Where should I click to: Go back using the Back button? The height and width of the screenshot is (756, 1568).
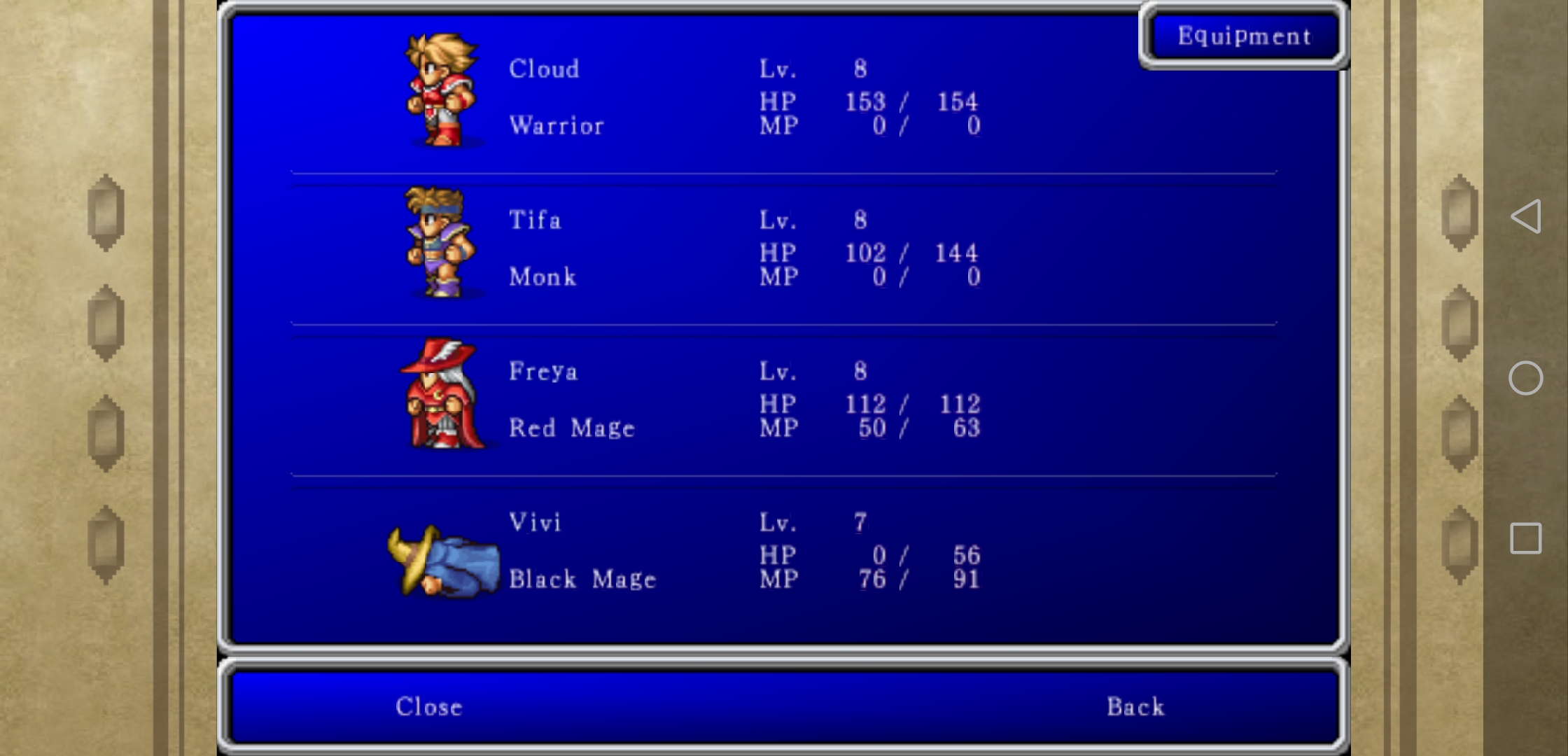click(x=1135, y=707)
